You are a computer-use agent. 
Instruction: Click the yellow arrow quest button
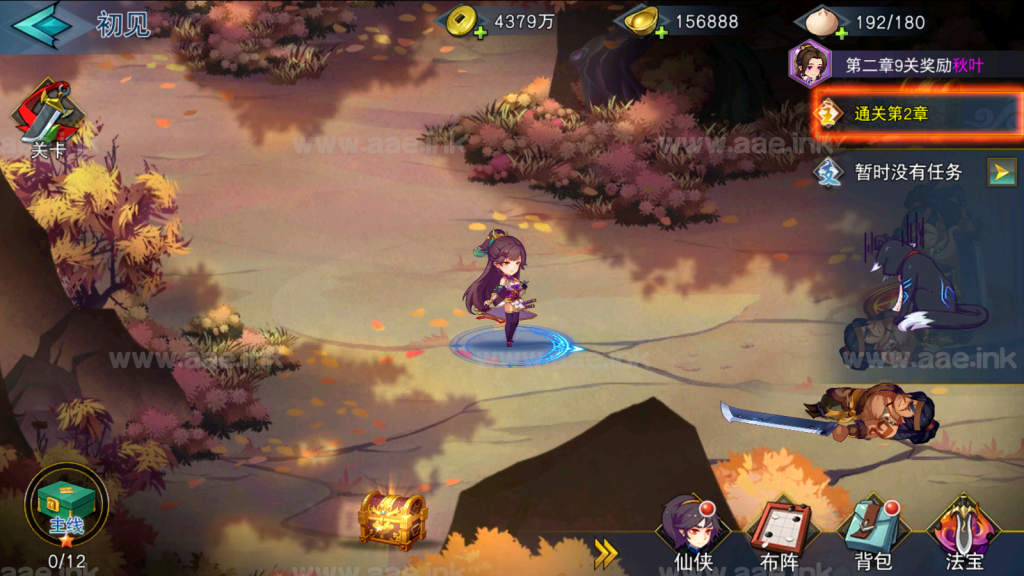pos(1002,172)
